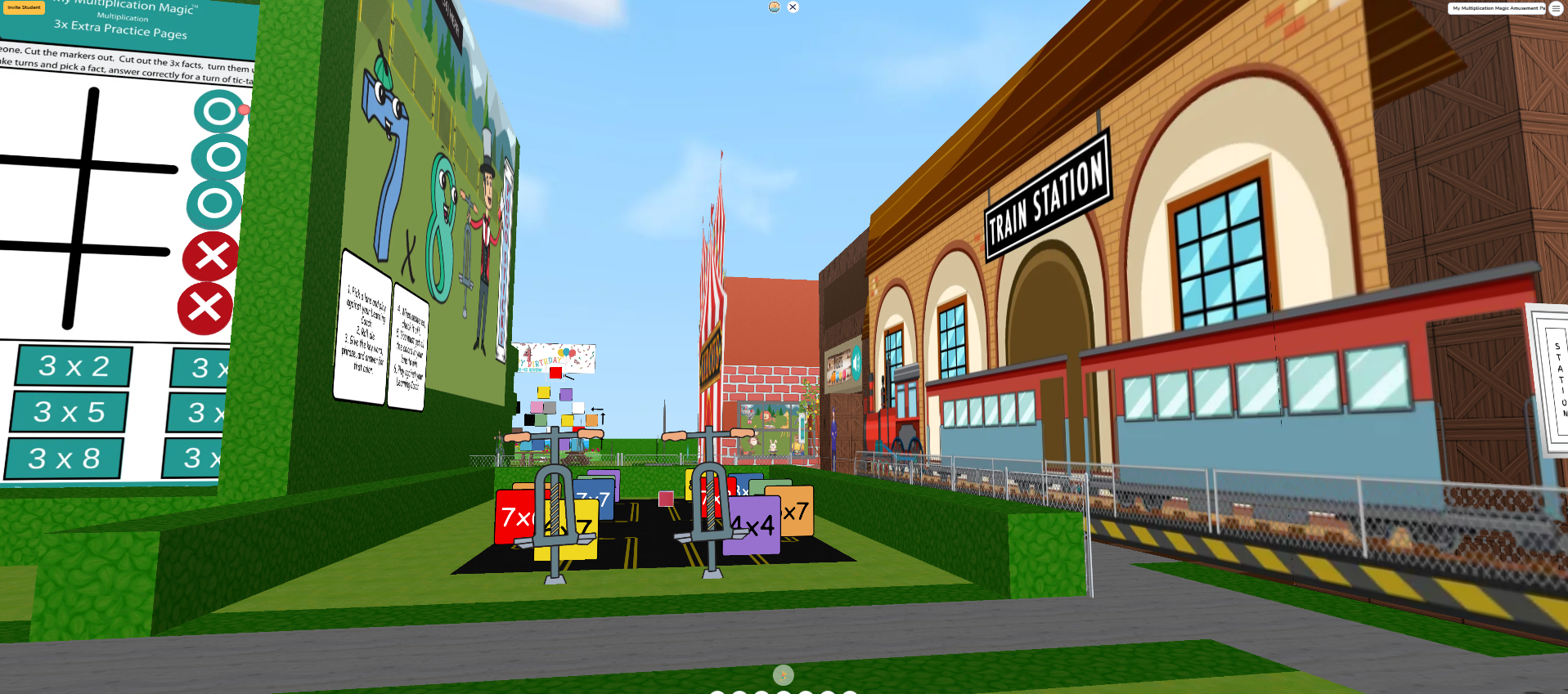Viewport: 1568px width, 694px height.
Task: Expand the small pink square near the seesaw
Action: coord(664,497)
